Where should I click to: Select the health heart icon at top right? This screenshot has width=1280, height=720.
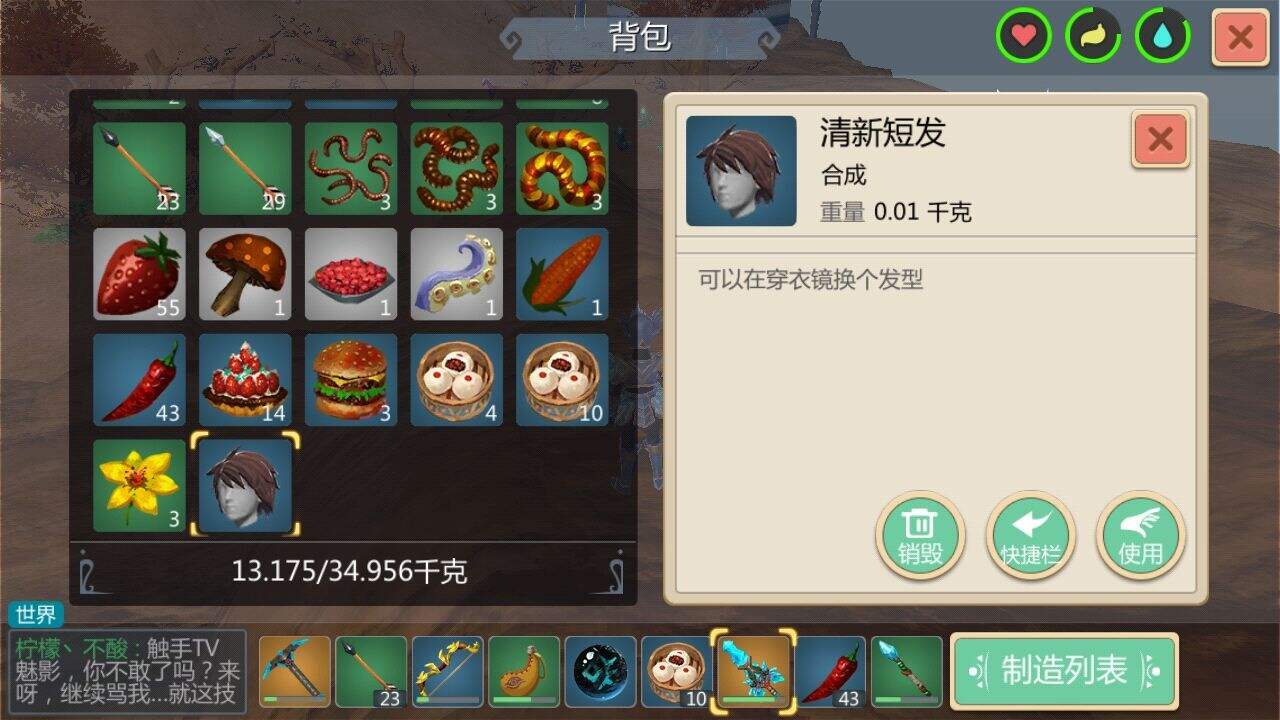coord(1021,36)
